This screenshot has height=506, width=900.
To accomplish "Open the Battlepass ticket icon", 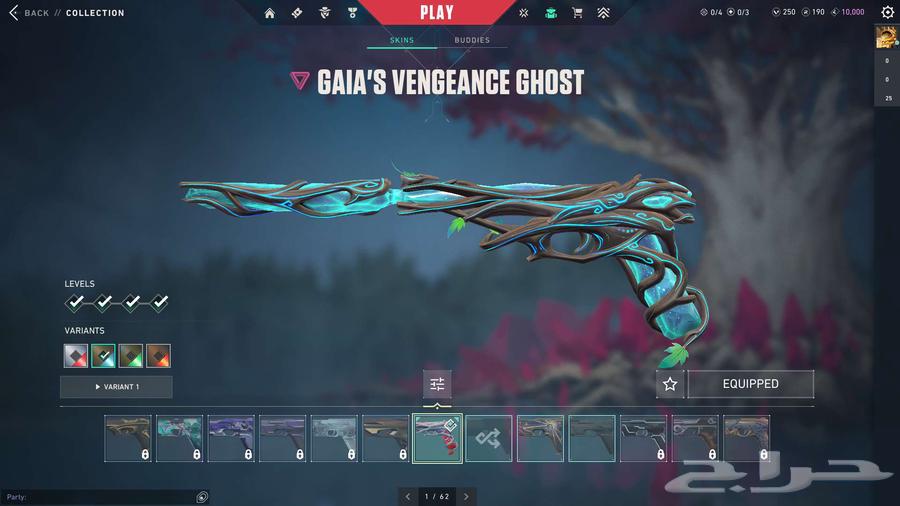I will coord(296,13).
